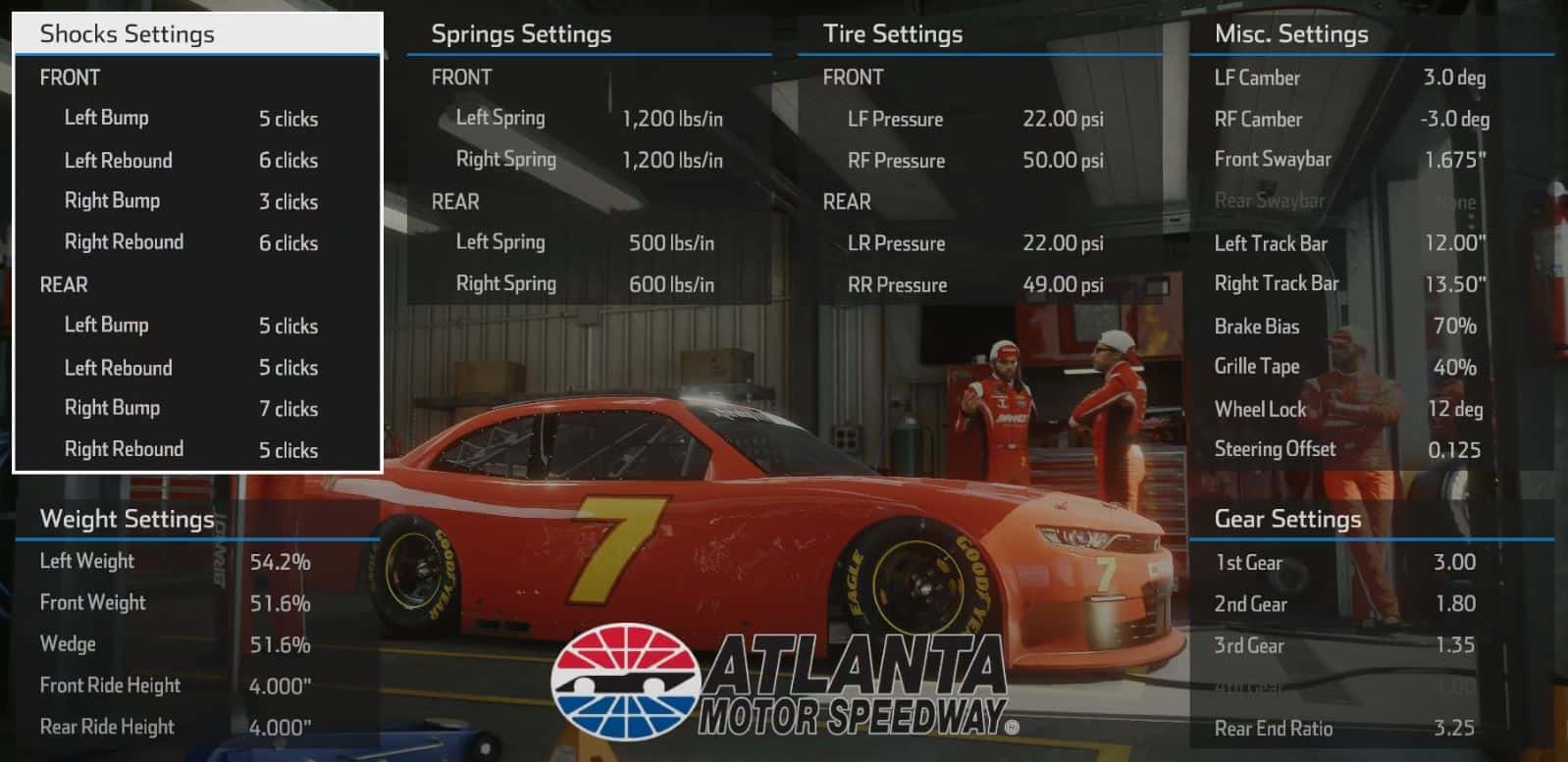Select the Left Bump front shocks value

[288, 119]
